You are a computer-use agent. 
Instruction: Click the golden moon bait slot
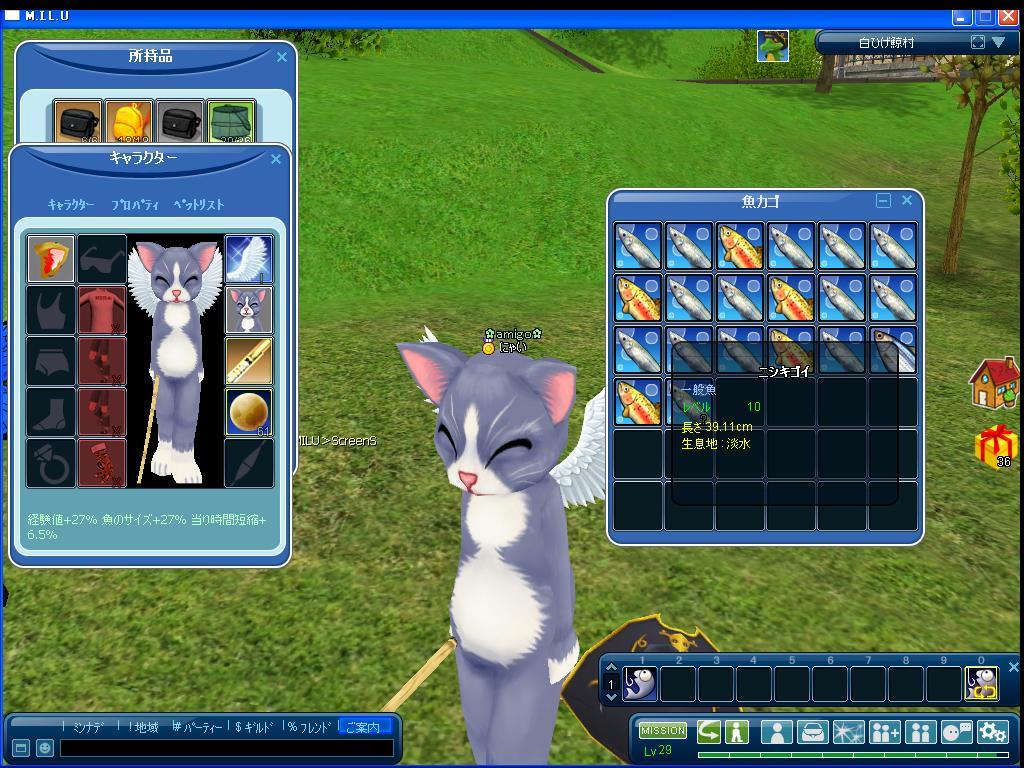pyautogui.click(x=249, y=412)
